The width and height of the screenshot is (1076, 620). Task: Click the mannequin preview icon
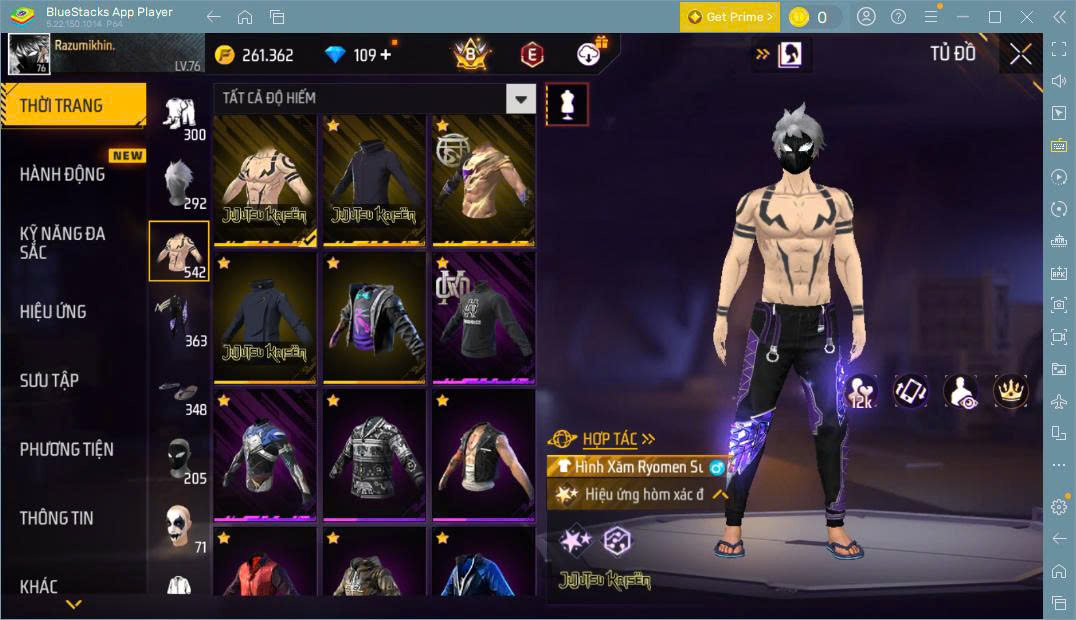coord(567,104)
